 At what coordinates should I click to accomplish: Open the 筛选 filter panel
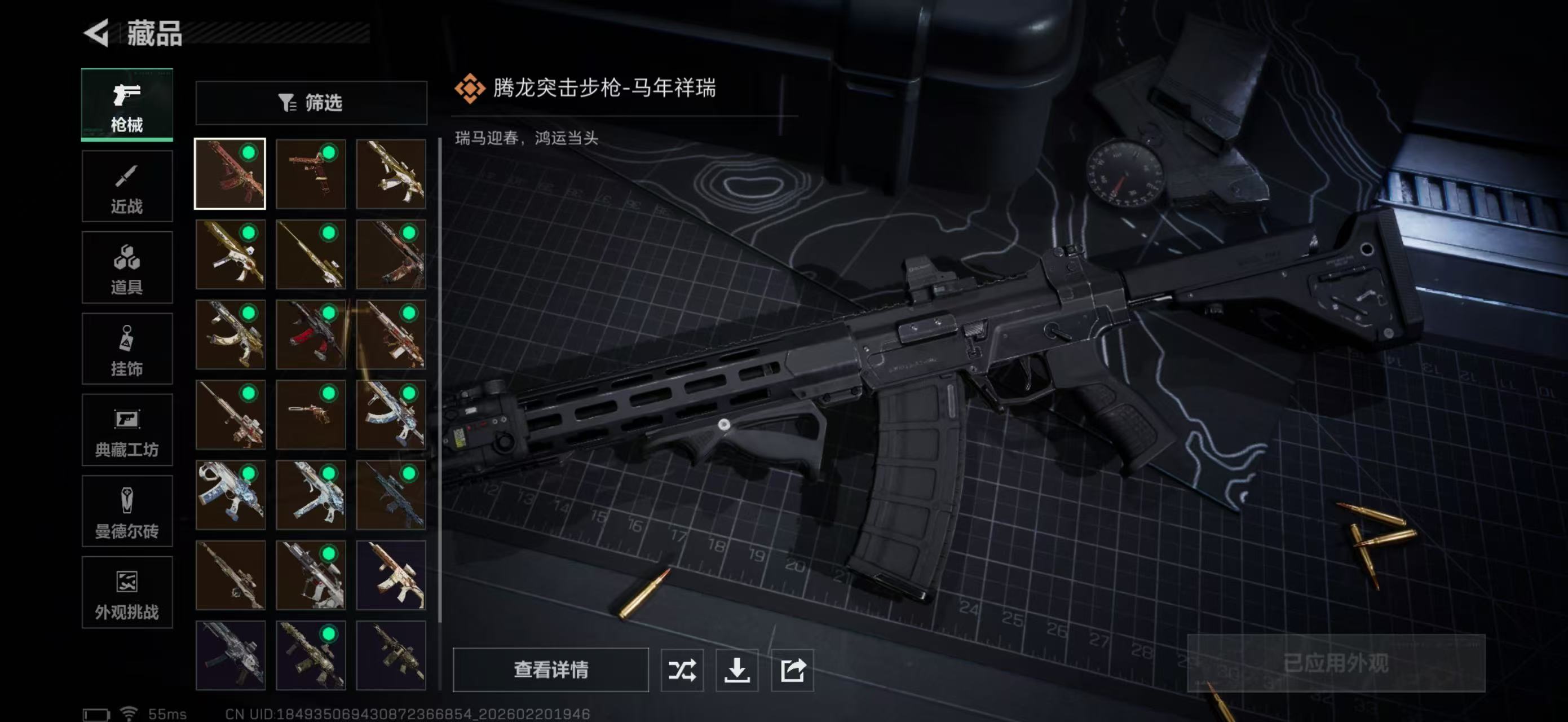click(x=311, y=103)
